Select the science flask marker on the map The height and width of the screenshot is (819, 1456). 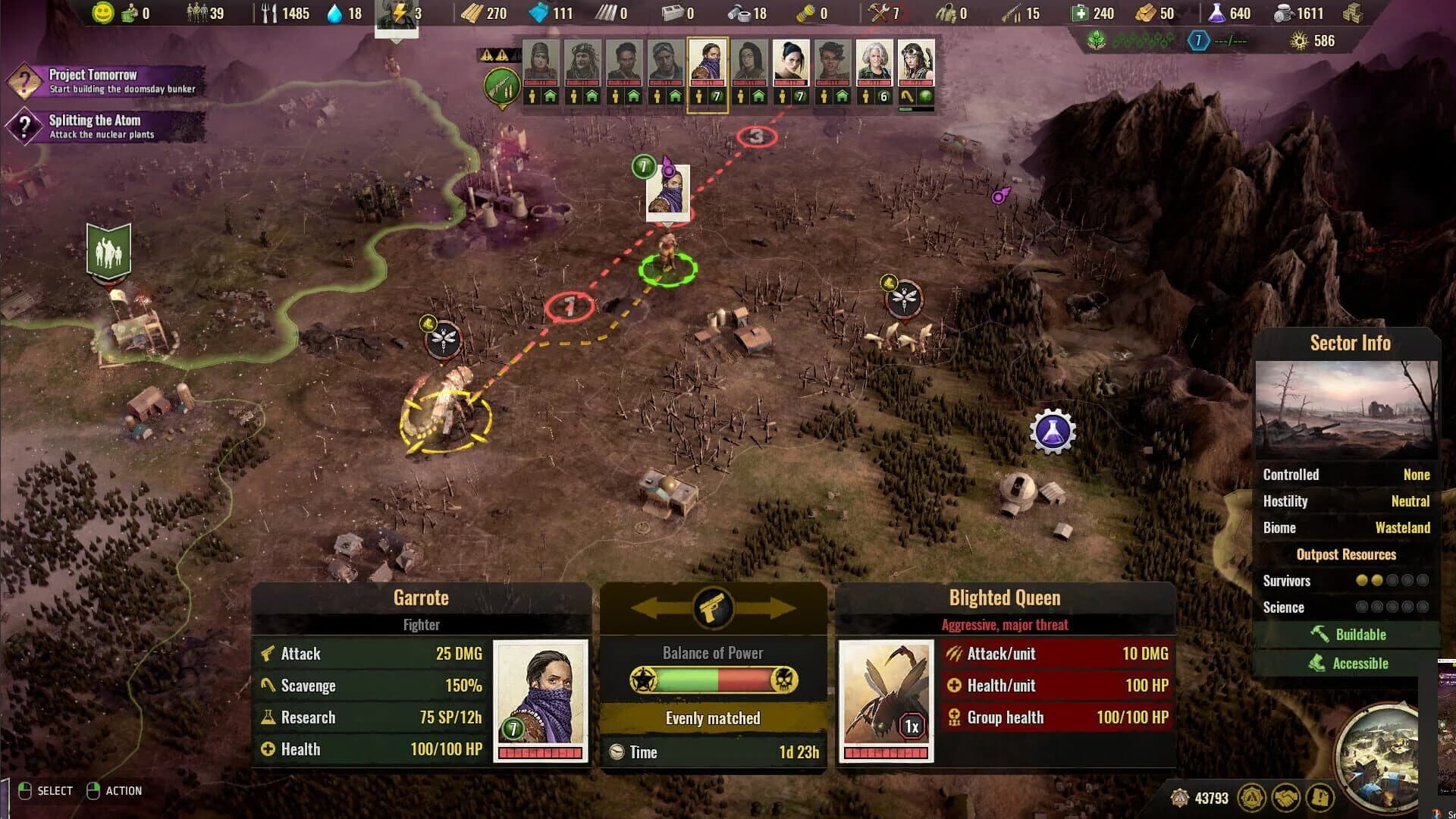pos(1053,431)
